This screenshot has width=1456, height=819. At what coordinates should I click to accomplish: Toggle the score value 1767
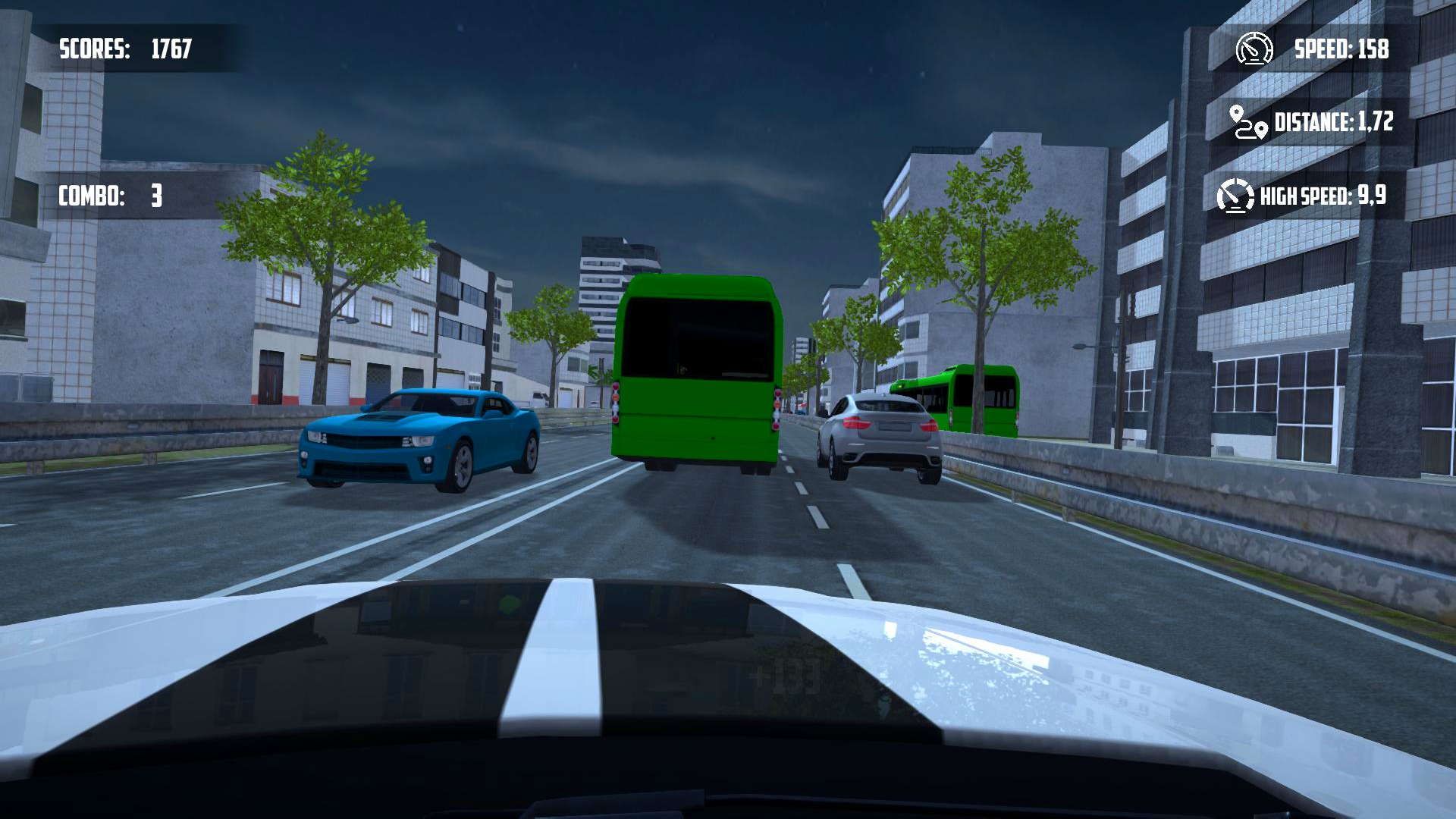tap(171, 48)
